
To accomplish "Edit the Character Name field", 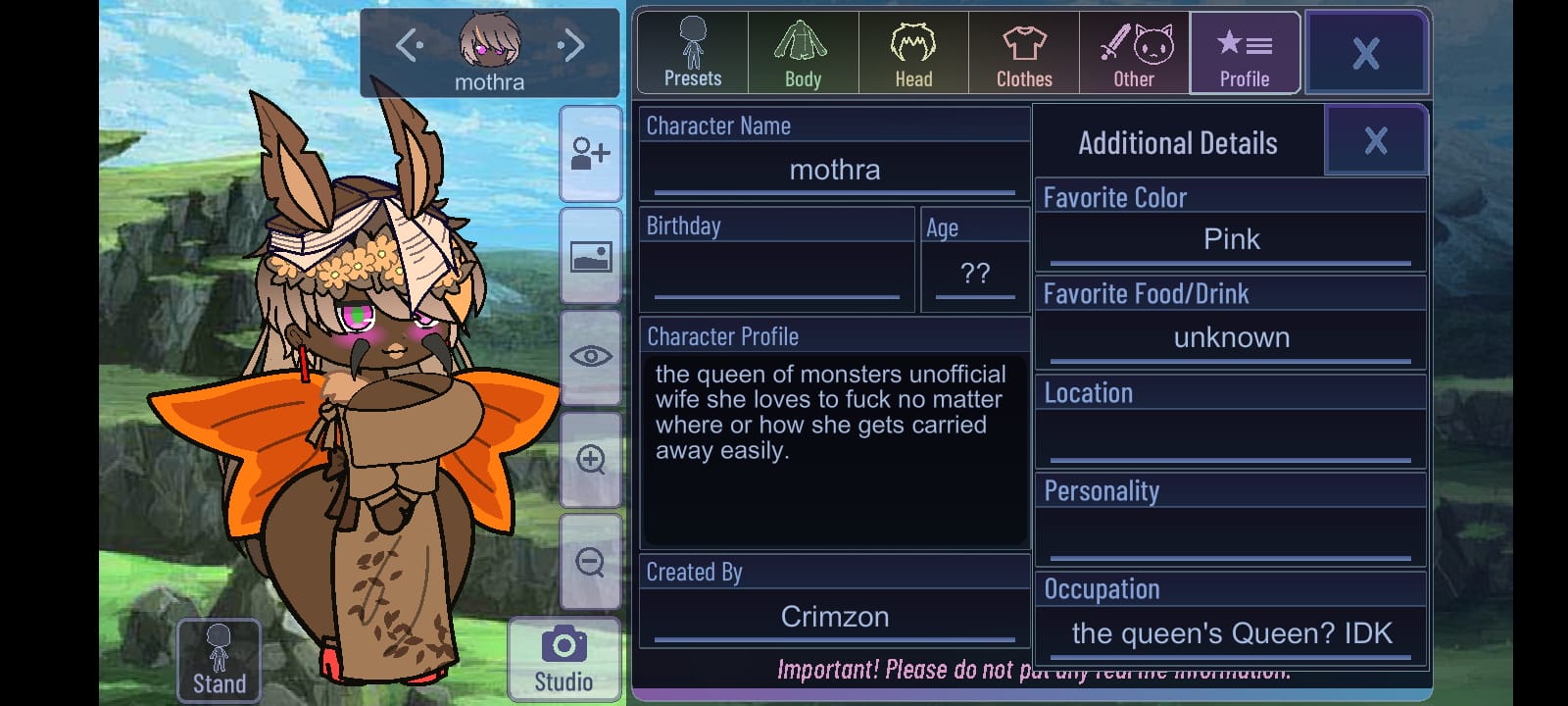I will point(834,171).
